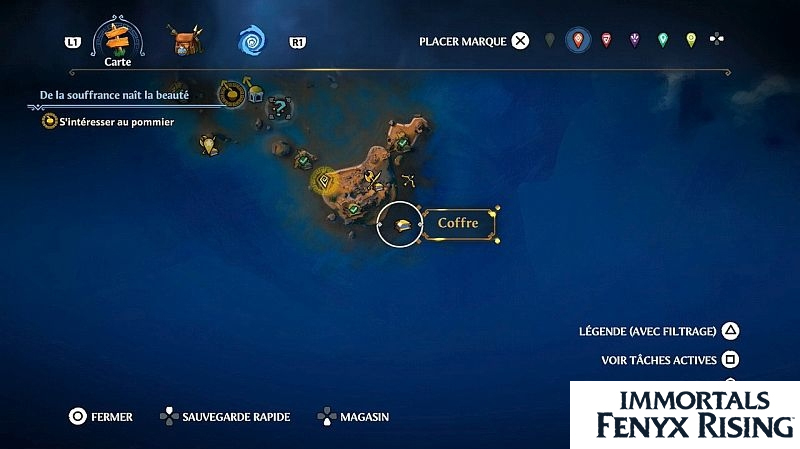Viewport: 800px width, 449px height.
Task: Choose the crimson shield marker pin
Action: point(606,41)
